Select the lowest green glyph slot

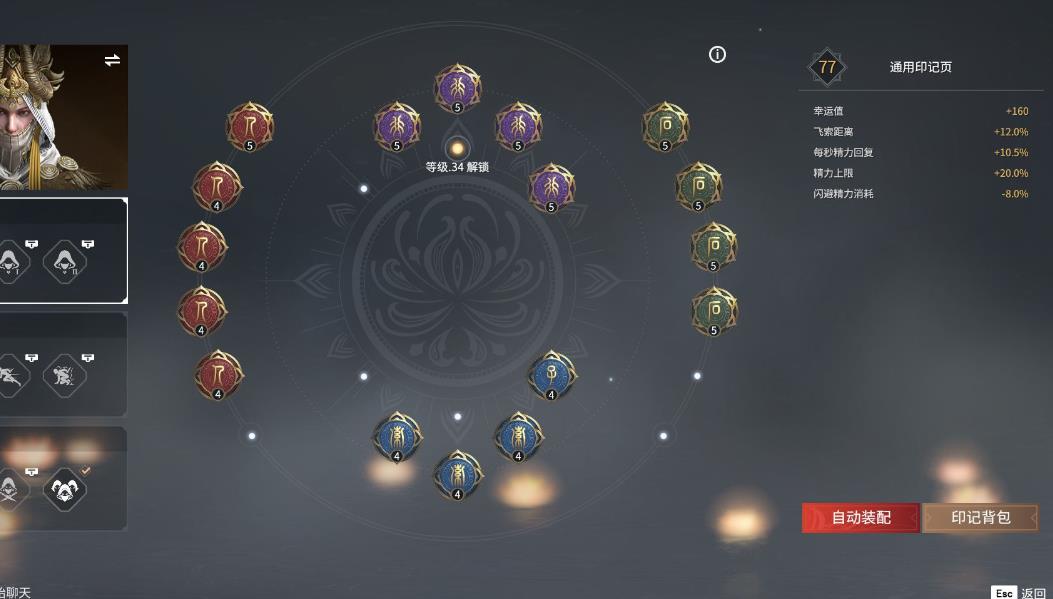pos(714,311)
